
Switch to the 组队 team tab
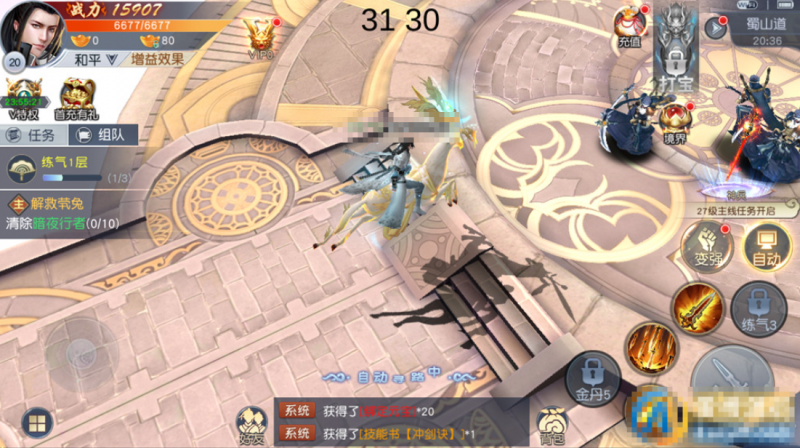pos(102,135)
